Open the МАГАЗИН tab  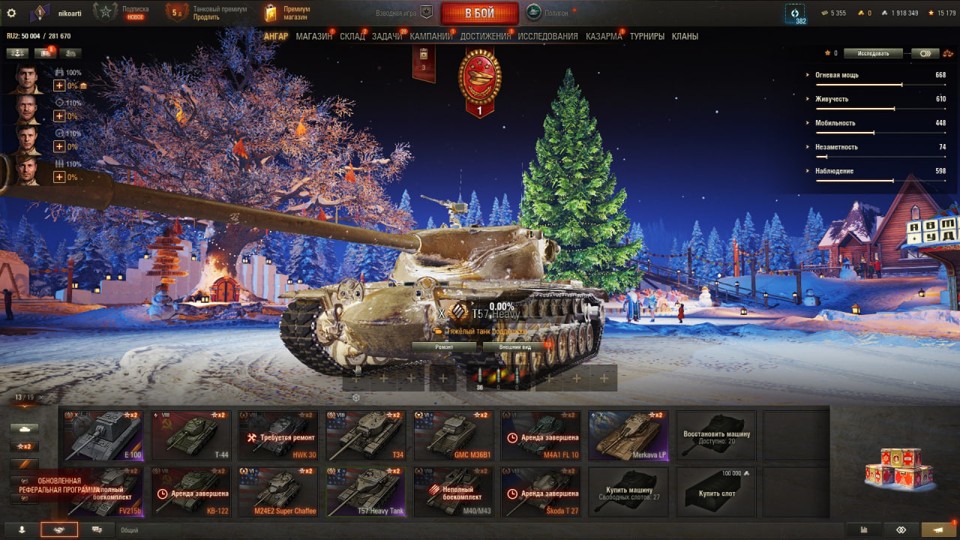315,36
